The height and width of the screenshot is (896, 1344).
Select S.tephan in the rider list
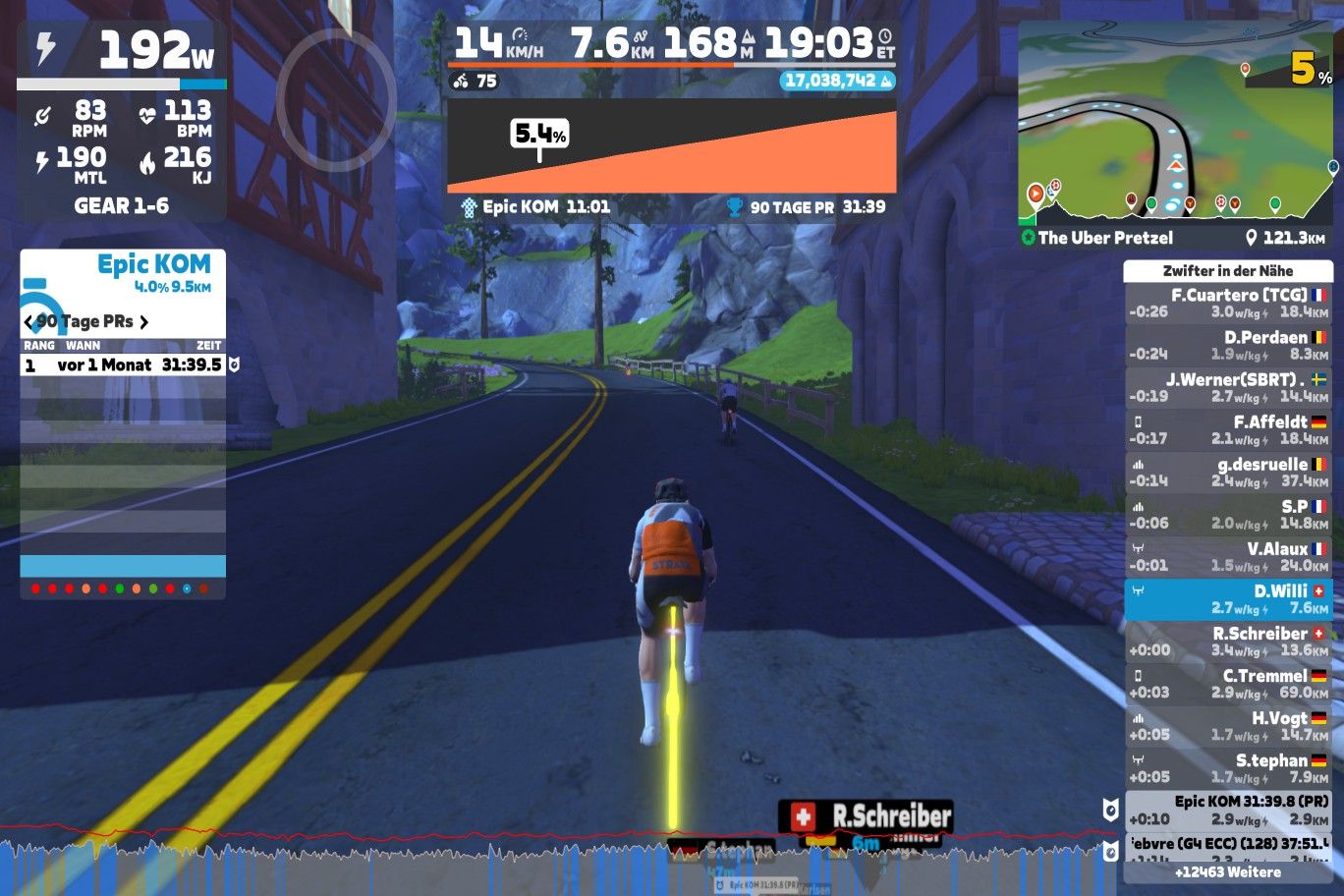pyautogui.click(x=1228, y=767)
